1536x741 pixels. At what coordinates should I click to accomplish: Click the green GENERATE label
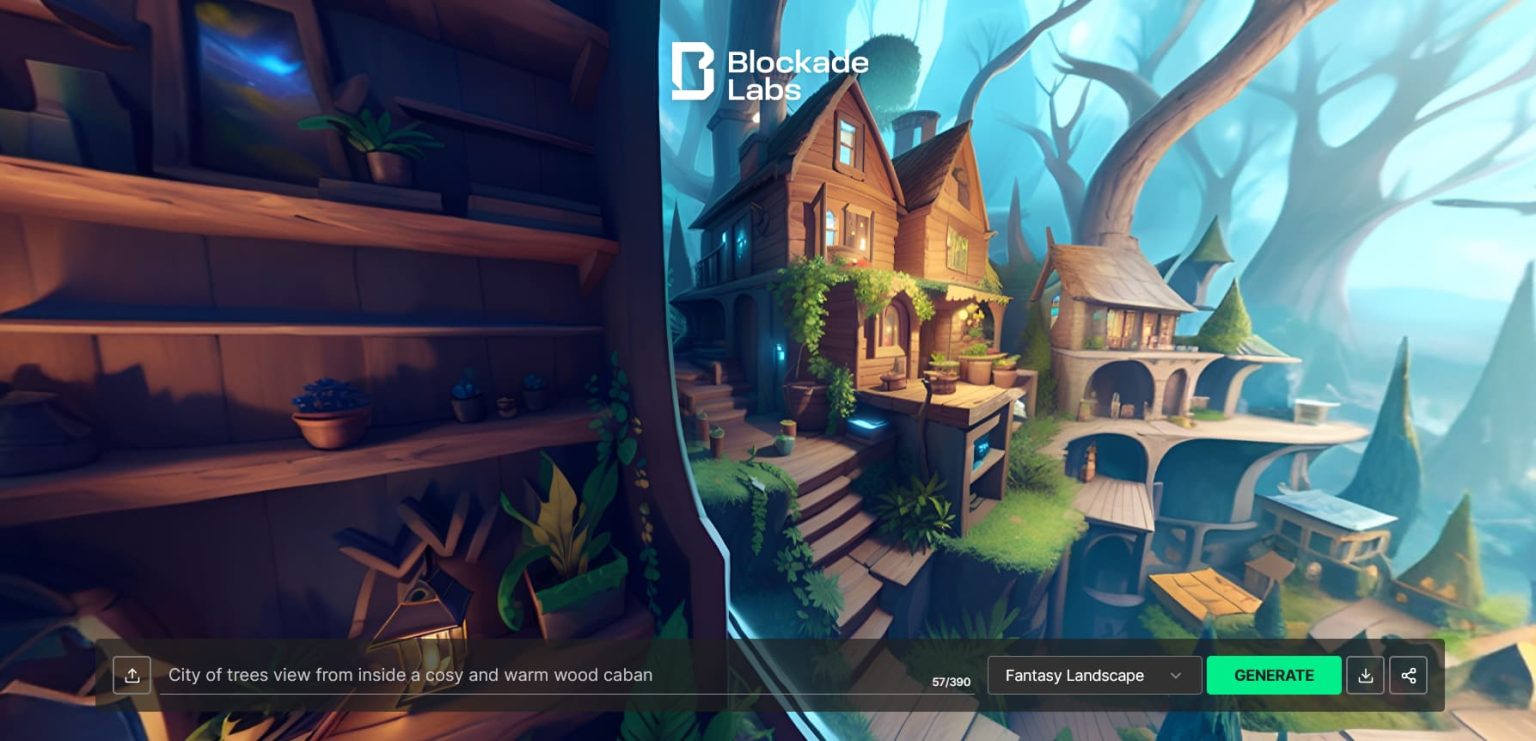(1274, 675)
